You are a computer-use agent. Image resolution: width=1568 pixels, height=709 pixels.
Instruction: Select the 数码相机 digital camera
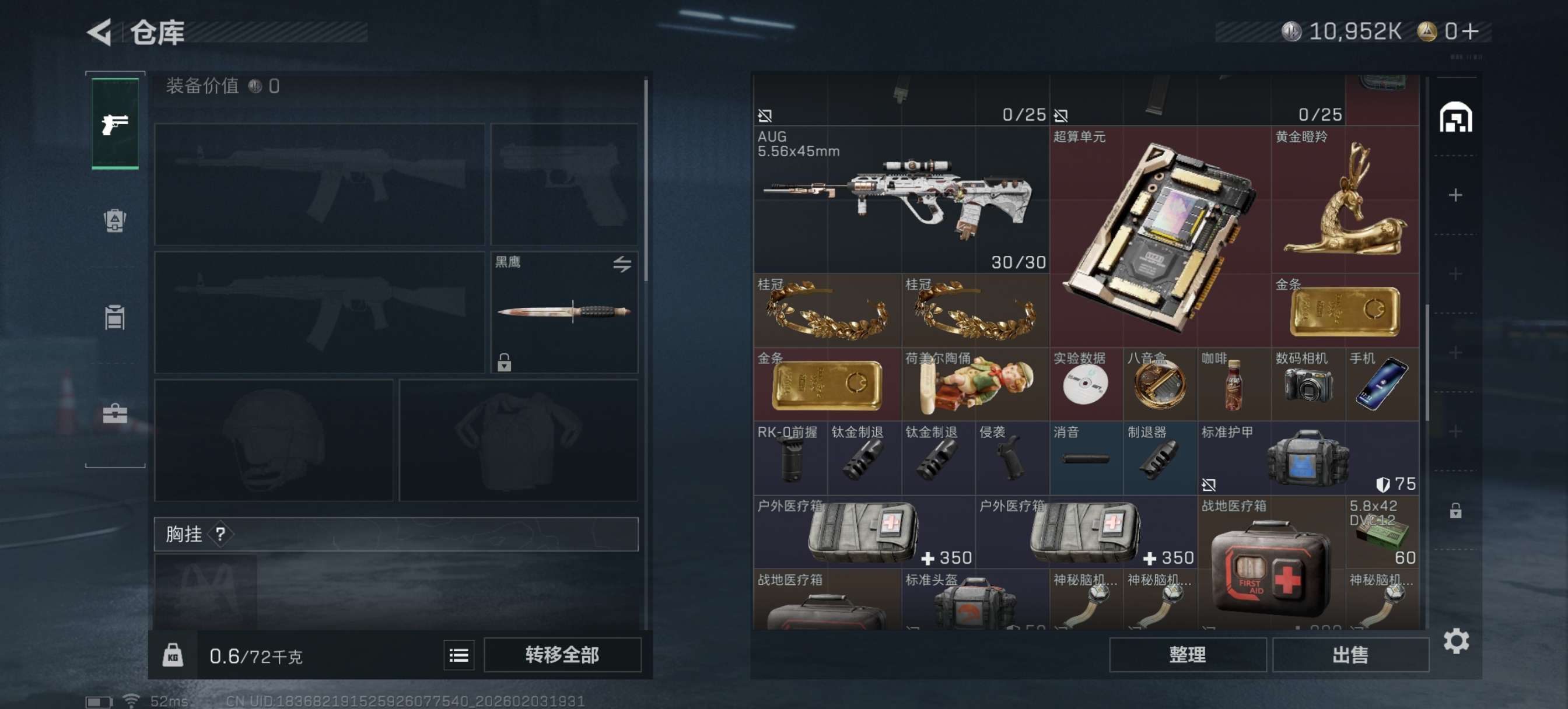(x=1307, y=385)
